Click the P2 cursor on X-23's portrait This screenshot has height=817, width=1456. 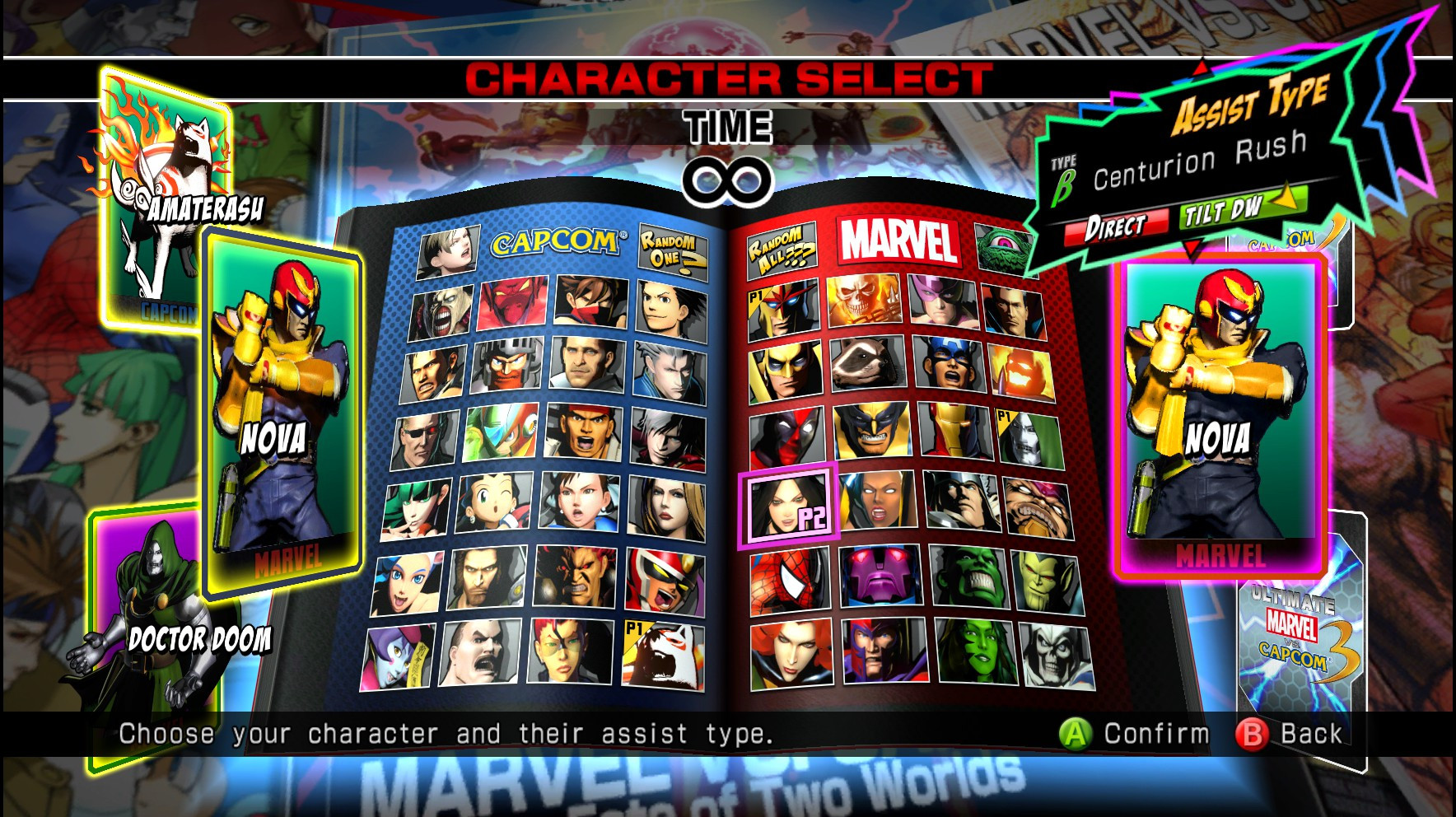[788, 507]
